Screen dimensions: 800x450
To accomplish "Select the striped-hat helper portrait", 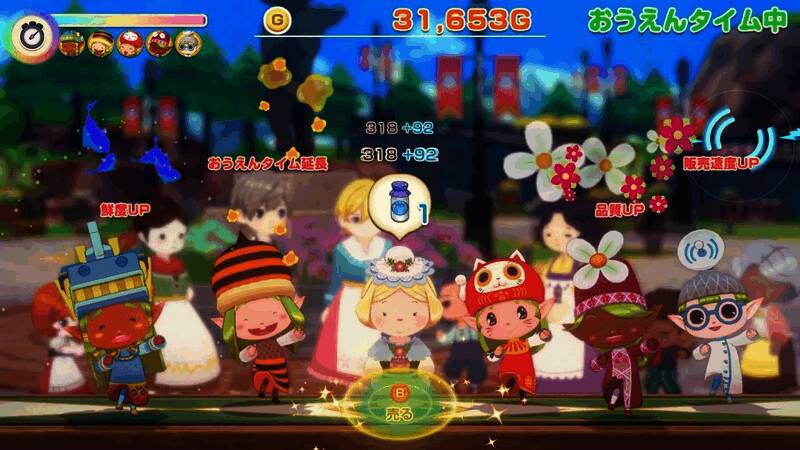I will pyautogui.click(x=100, y=43).
